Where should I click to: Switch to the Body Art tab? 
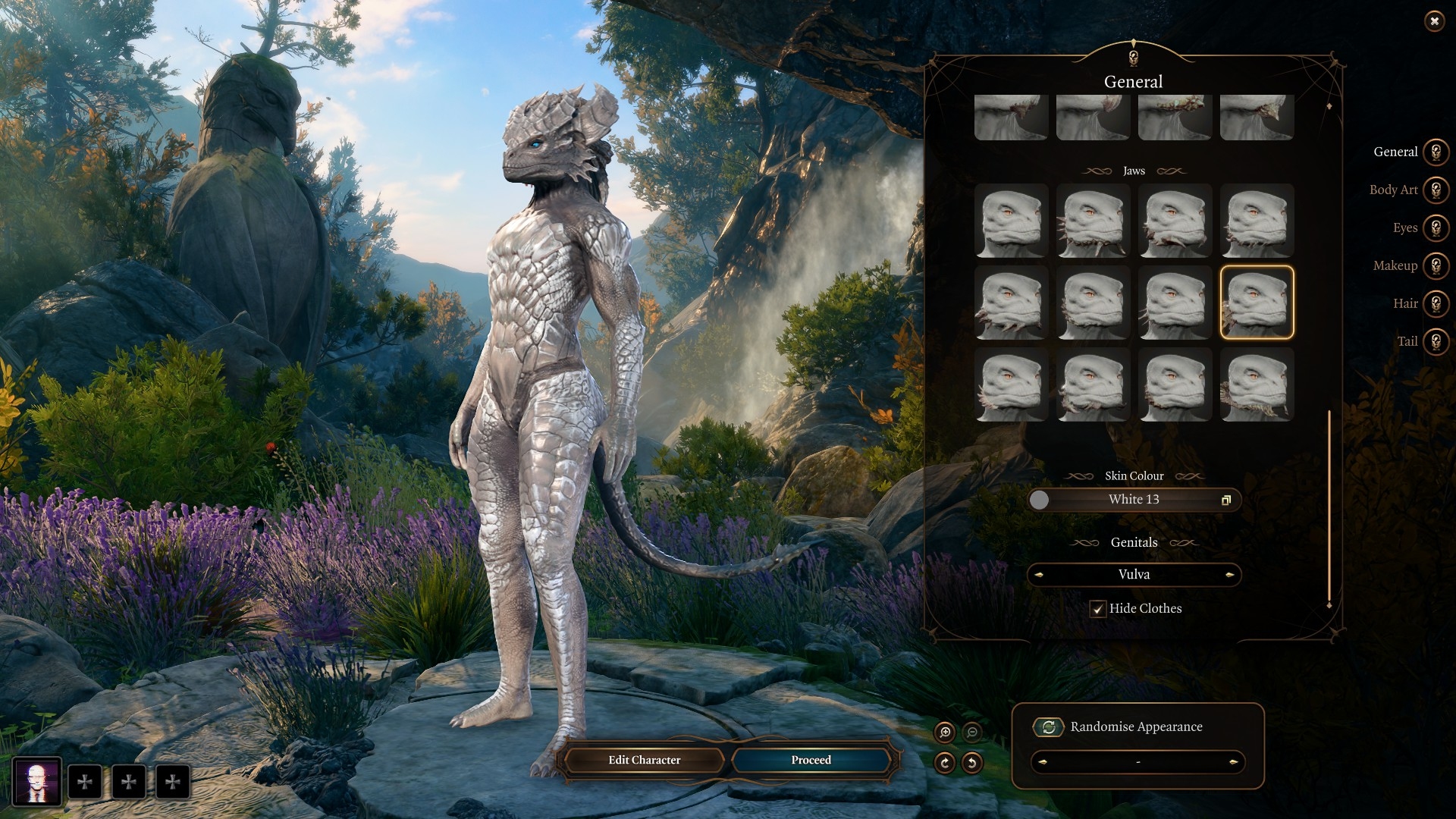point(1436,190)
